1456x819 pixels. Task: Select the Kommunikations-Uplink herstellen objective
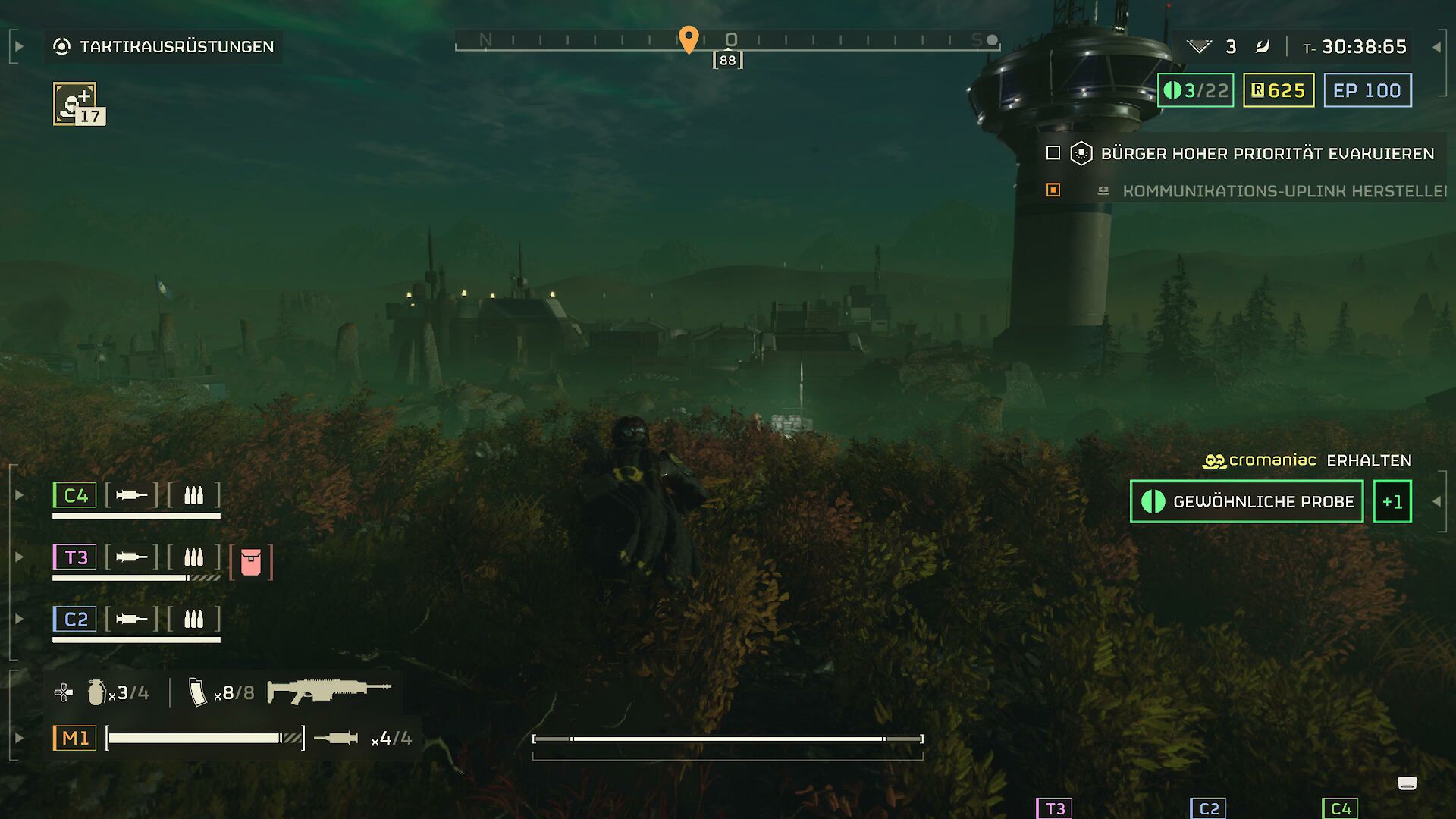coord(1283,191)
